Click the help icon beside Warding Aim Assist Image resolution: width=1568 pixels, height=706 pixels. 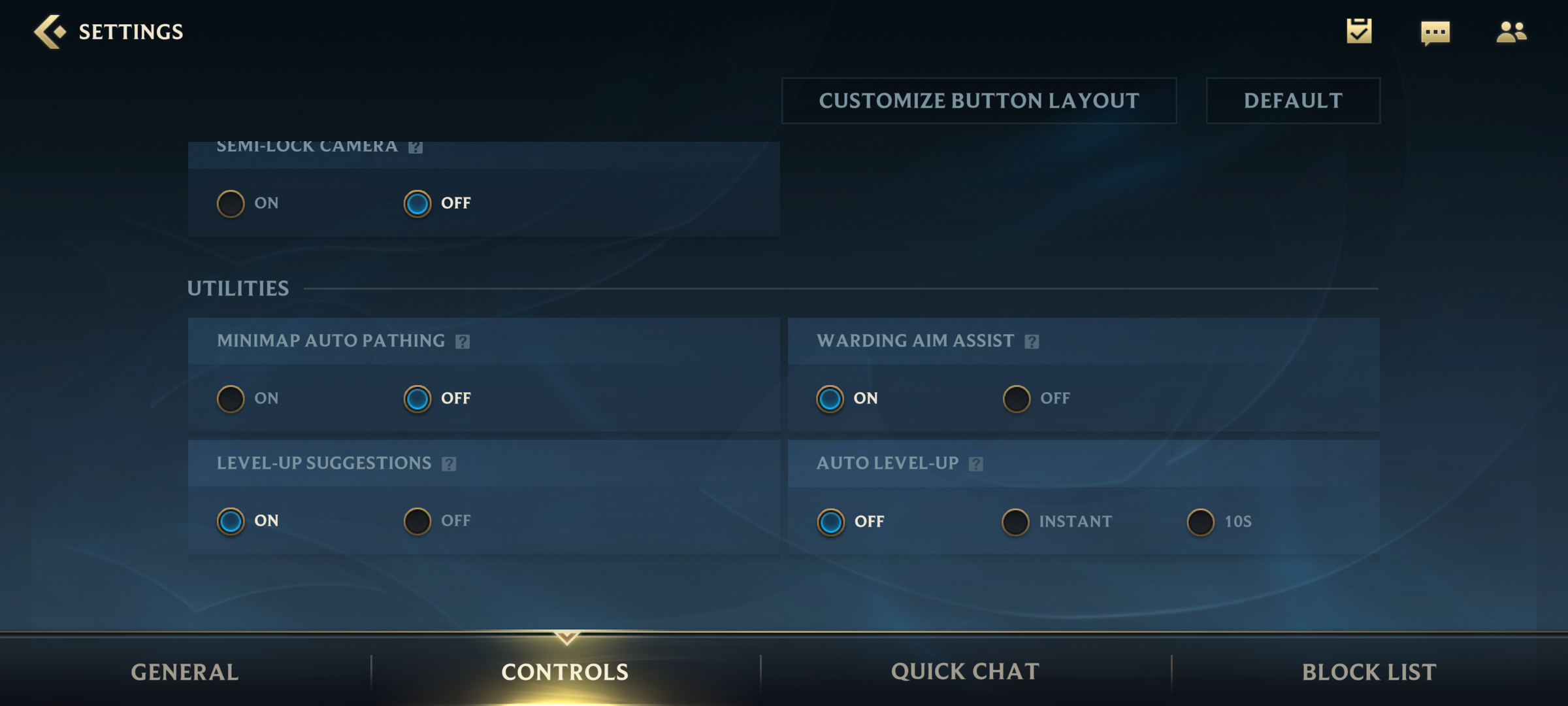click(1031, 341)
